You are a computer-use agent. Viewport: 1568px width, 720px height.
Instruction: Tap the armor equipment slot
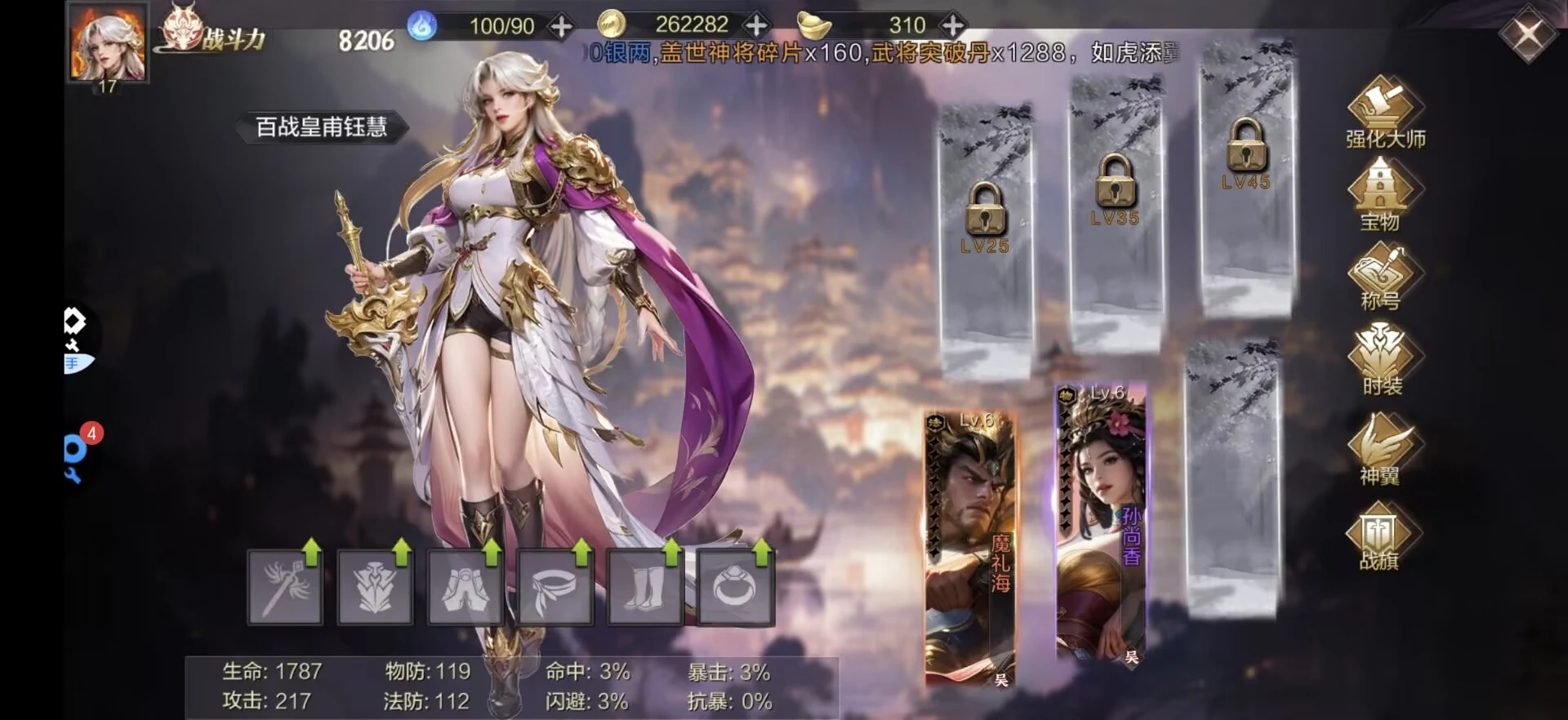(x=375, y=587)
